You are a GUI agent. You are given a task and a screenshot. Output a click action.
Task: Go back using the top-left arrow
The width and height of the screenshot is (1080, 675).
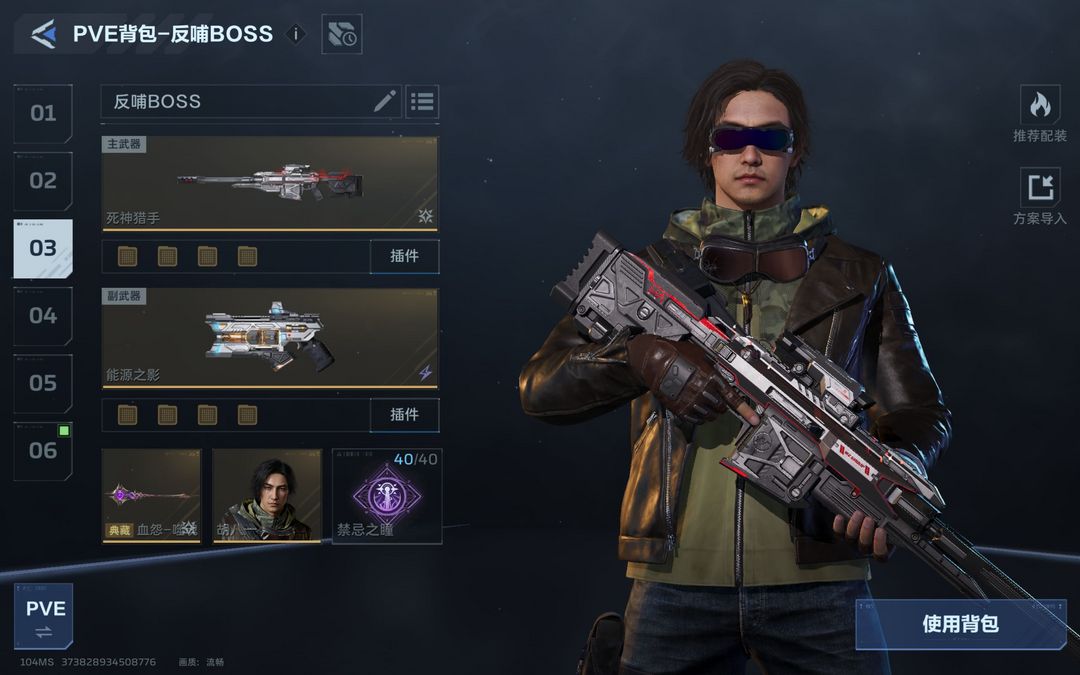(43, 34)
